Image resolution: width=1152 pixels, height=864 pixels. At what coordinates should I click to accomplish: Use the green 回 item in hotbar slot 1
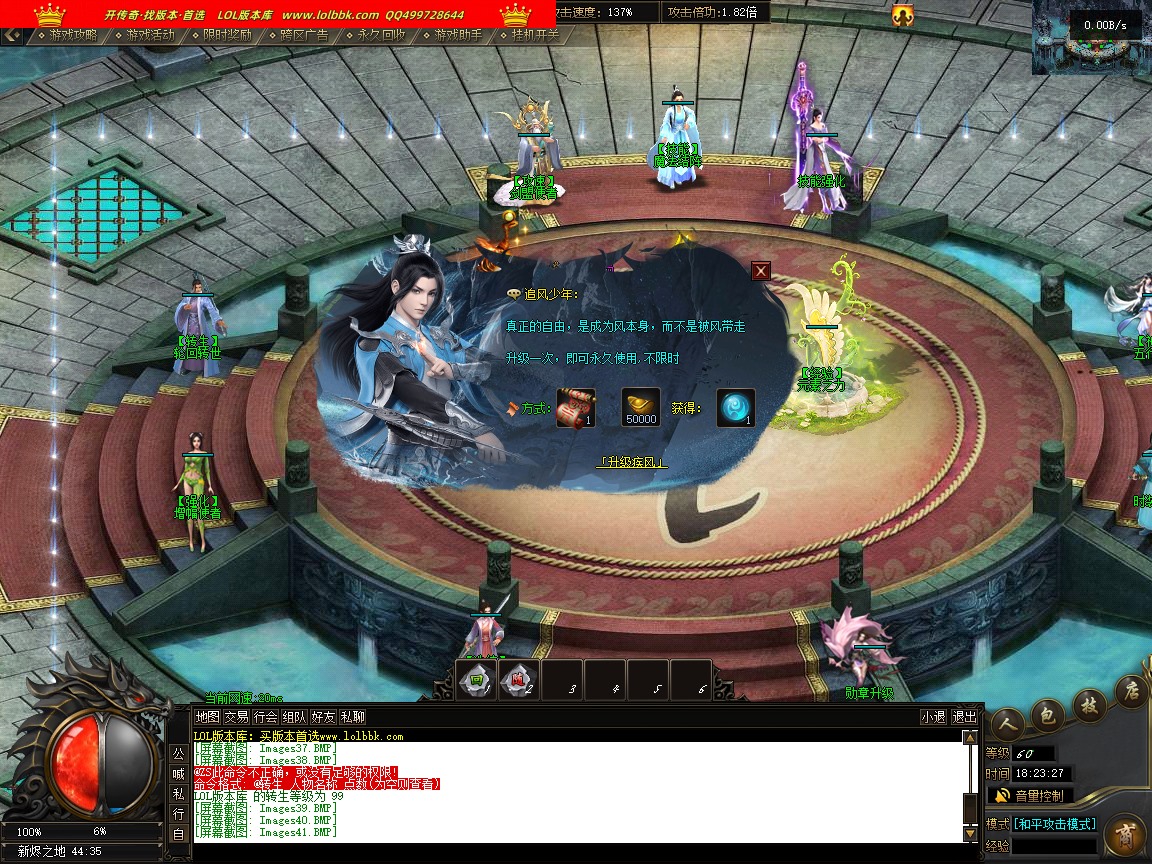478,681
